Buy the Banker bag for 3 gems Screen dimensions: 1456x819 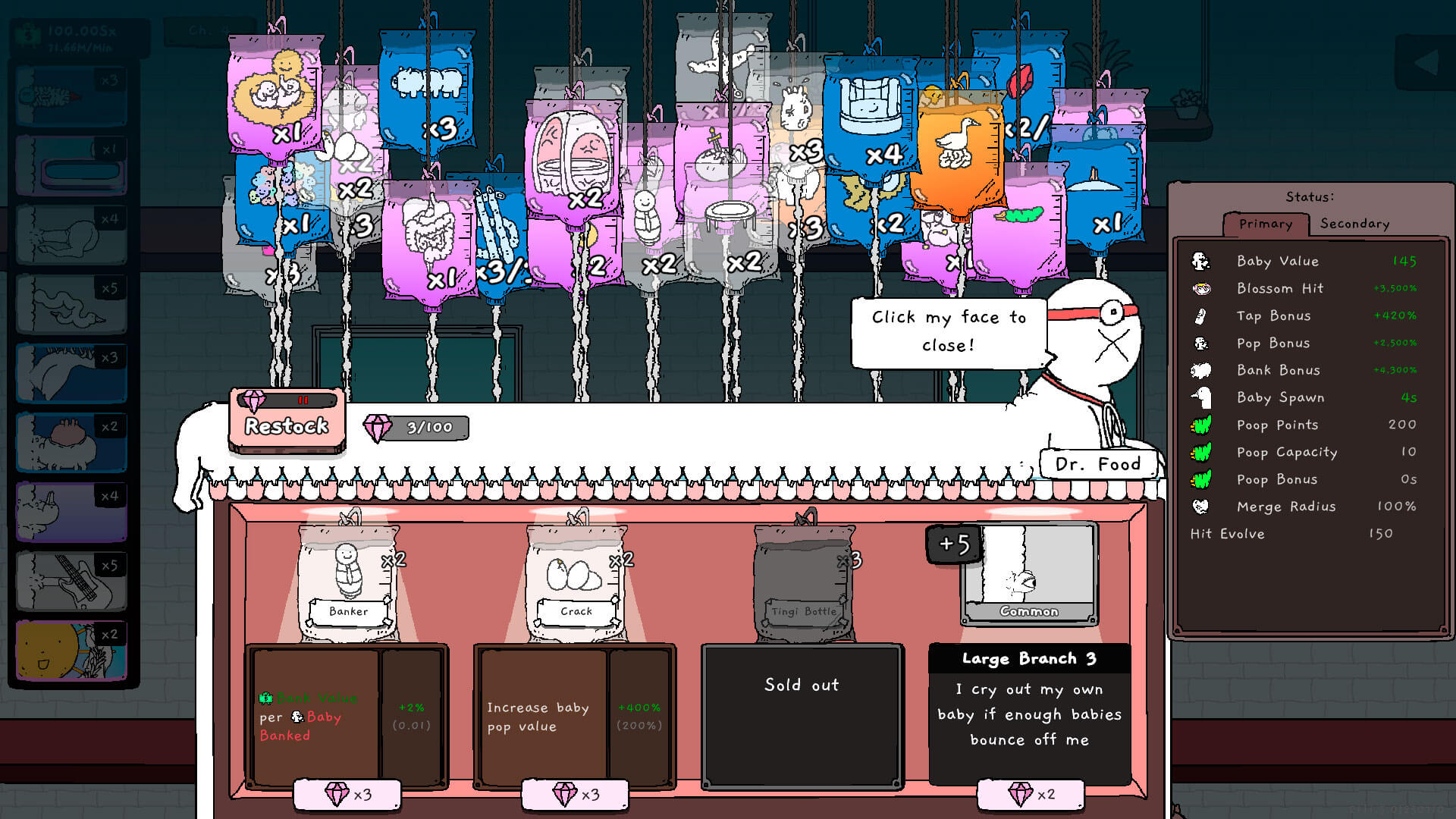347,794
